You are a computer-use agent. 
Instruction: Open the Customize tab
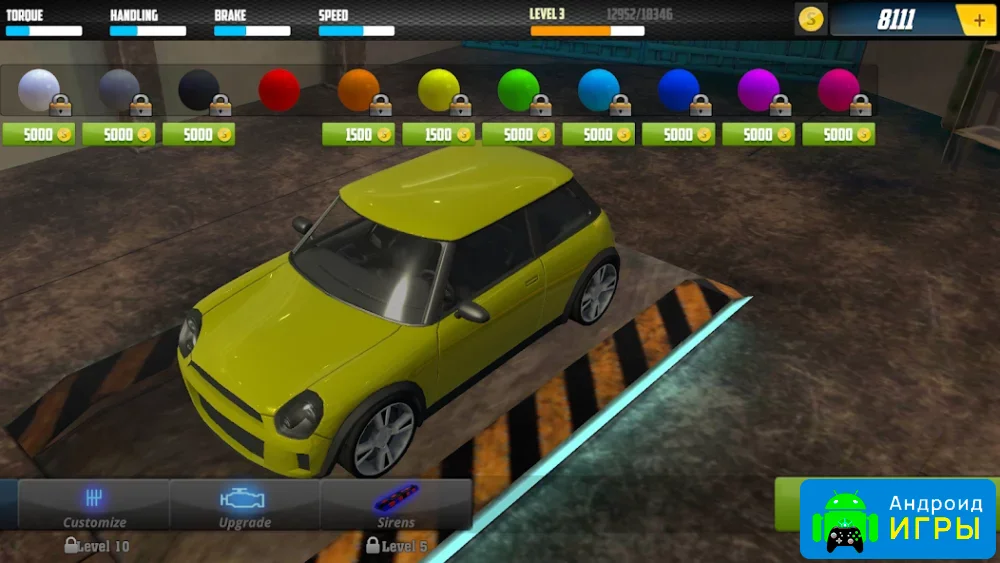pos(94,505)
